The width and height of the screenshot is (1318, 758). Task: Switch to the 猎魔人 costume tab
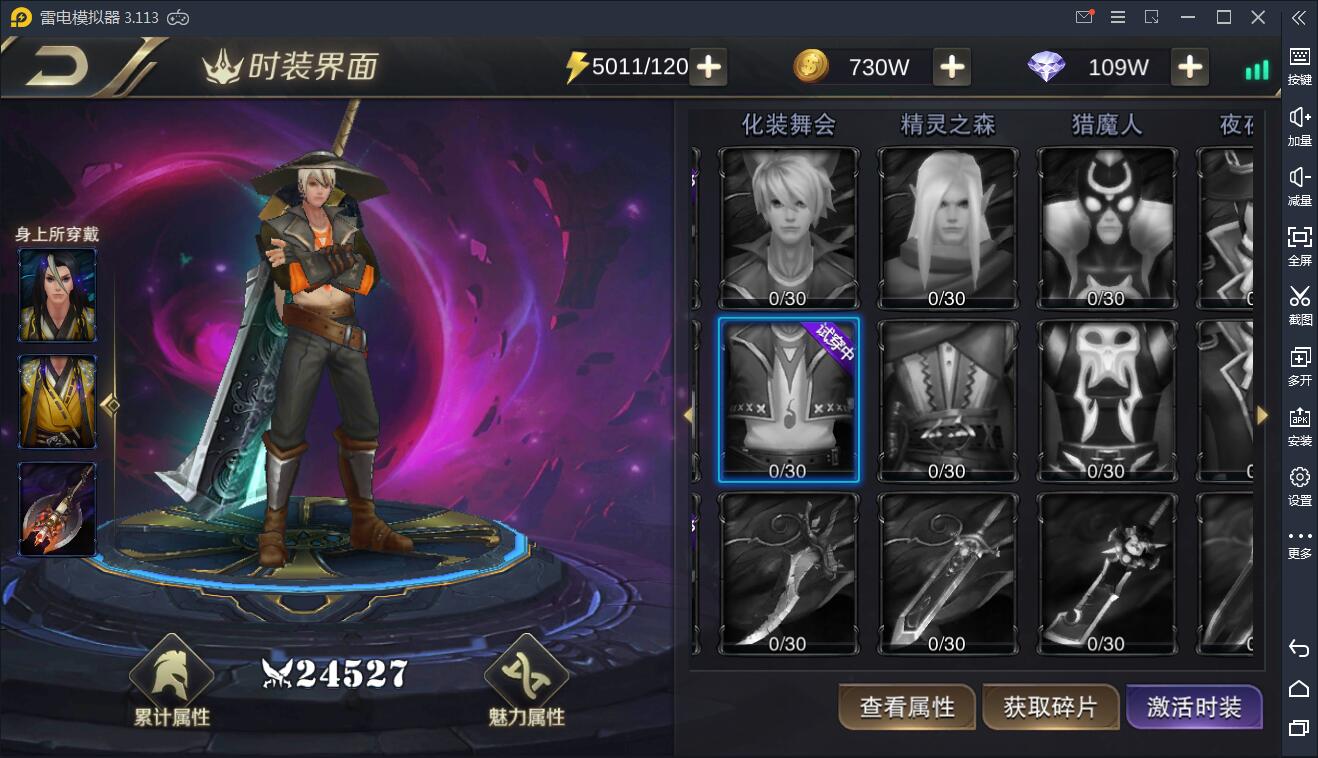pyautogui.click(x=1106, y=124)
